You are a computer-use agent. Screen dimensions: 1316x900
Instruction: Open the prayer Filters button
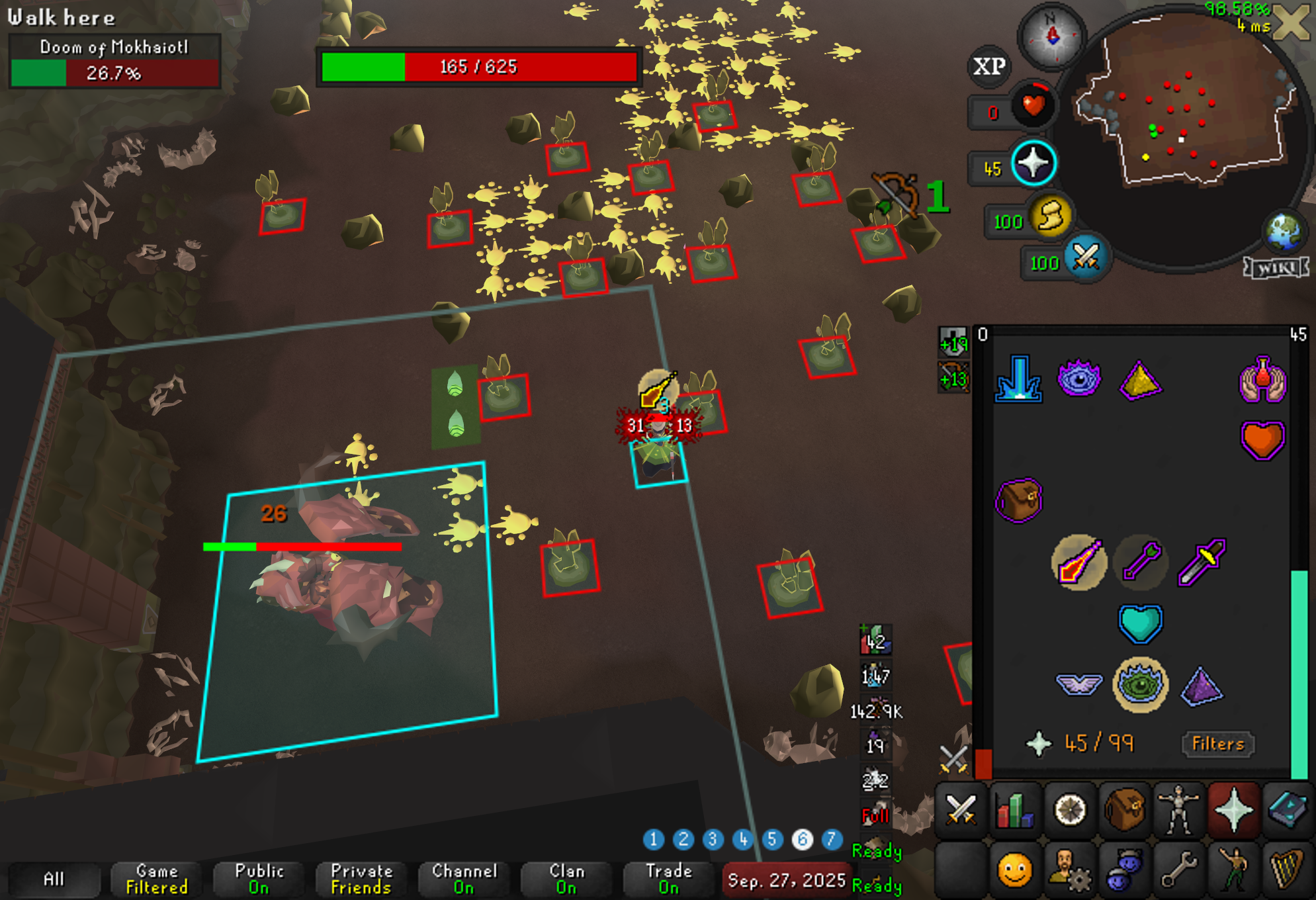coord(1217,744)
